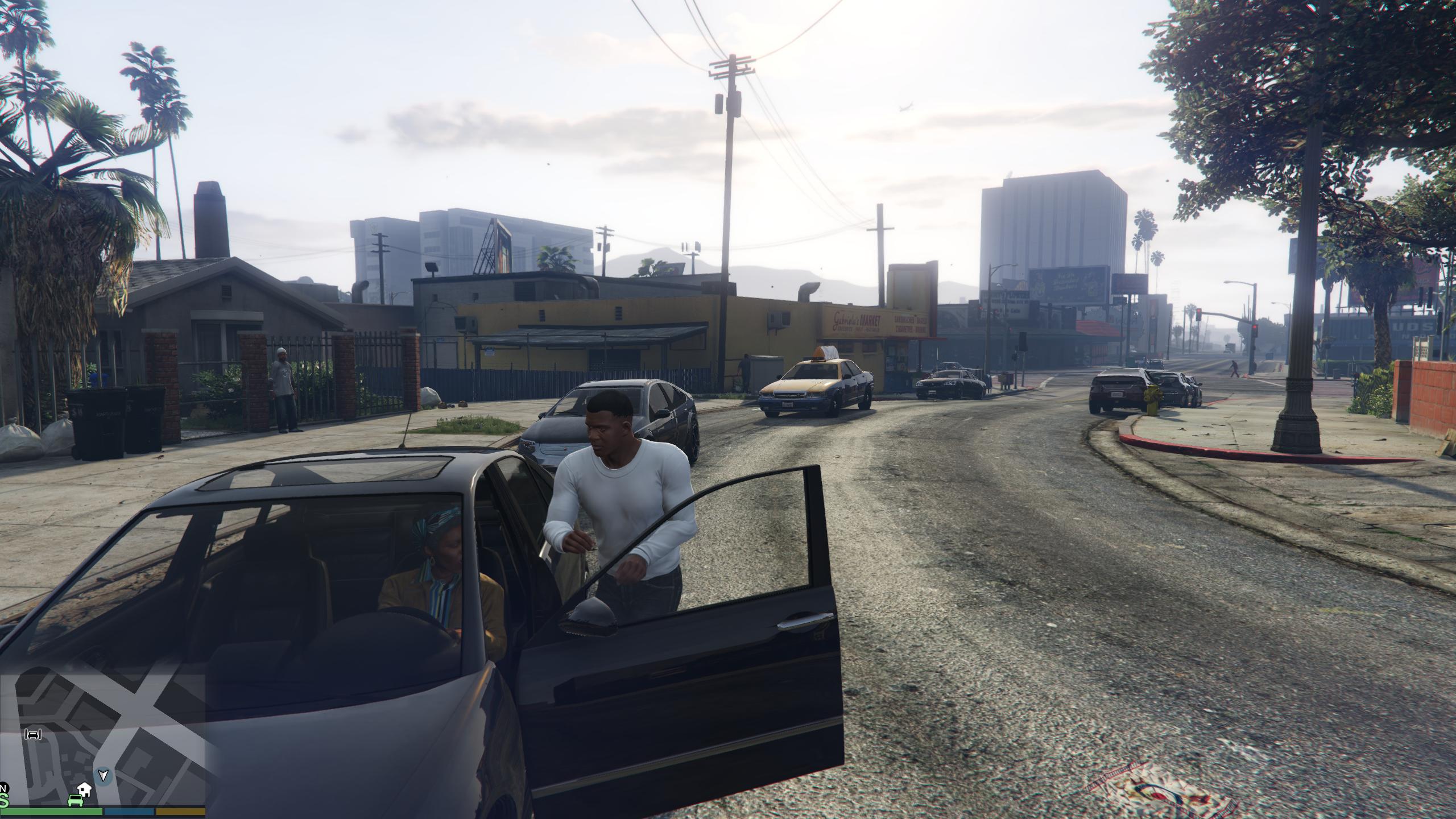Click the green S street label beside the minimap
Image resolution: width=1456 pixels, height=819 pixels.
[5, 801]
